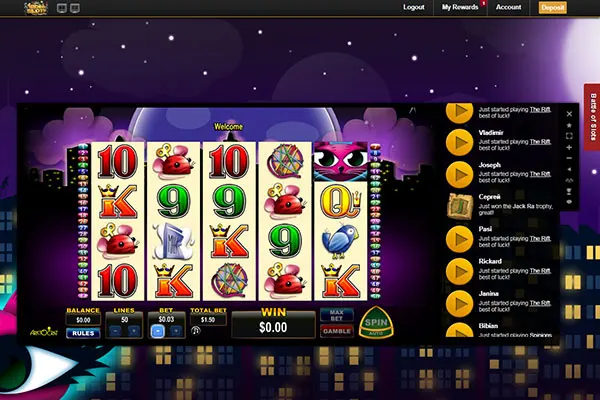The image size is (600, 400).
Task: Open the GAMBLE feature
Action: (x=336, y=329)
